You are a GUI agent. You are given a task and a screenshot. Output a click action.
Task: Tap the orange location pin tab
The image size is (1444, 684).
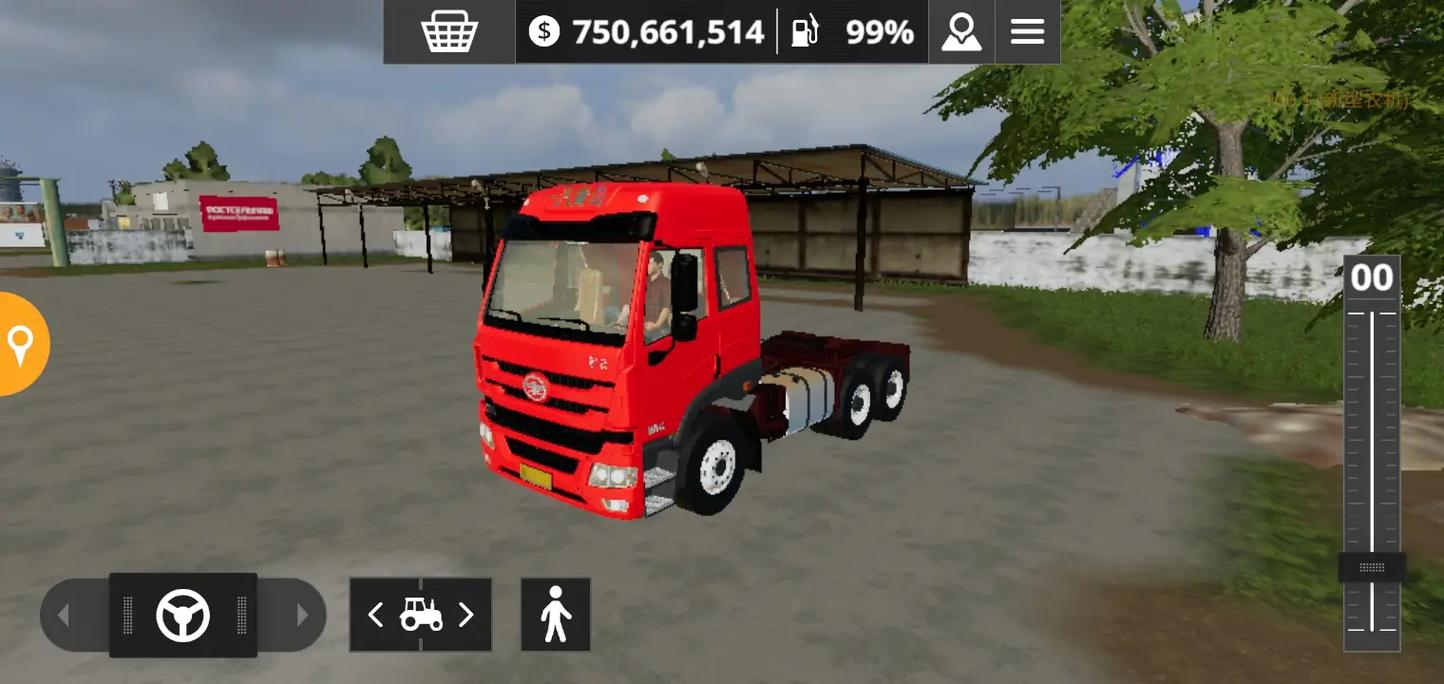20,344
